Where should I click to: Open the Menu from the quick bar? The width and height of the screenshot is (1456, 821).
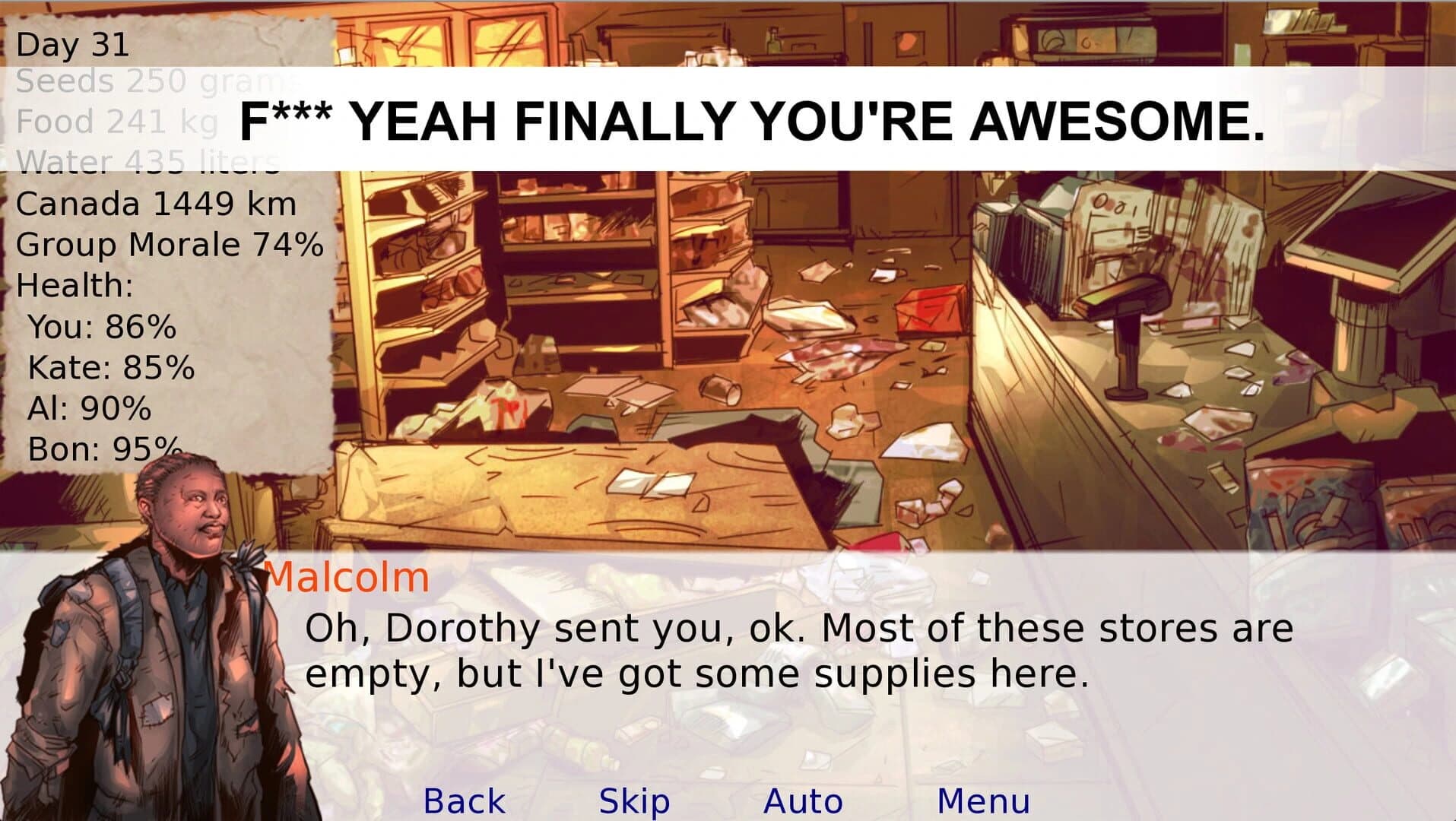coord(982,799)
